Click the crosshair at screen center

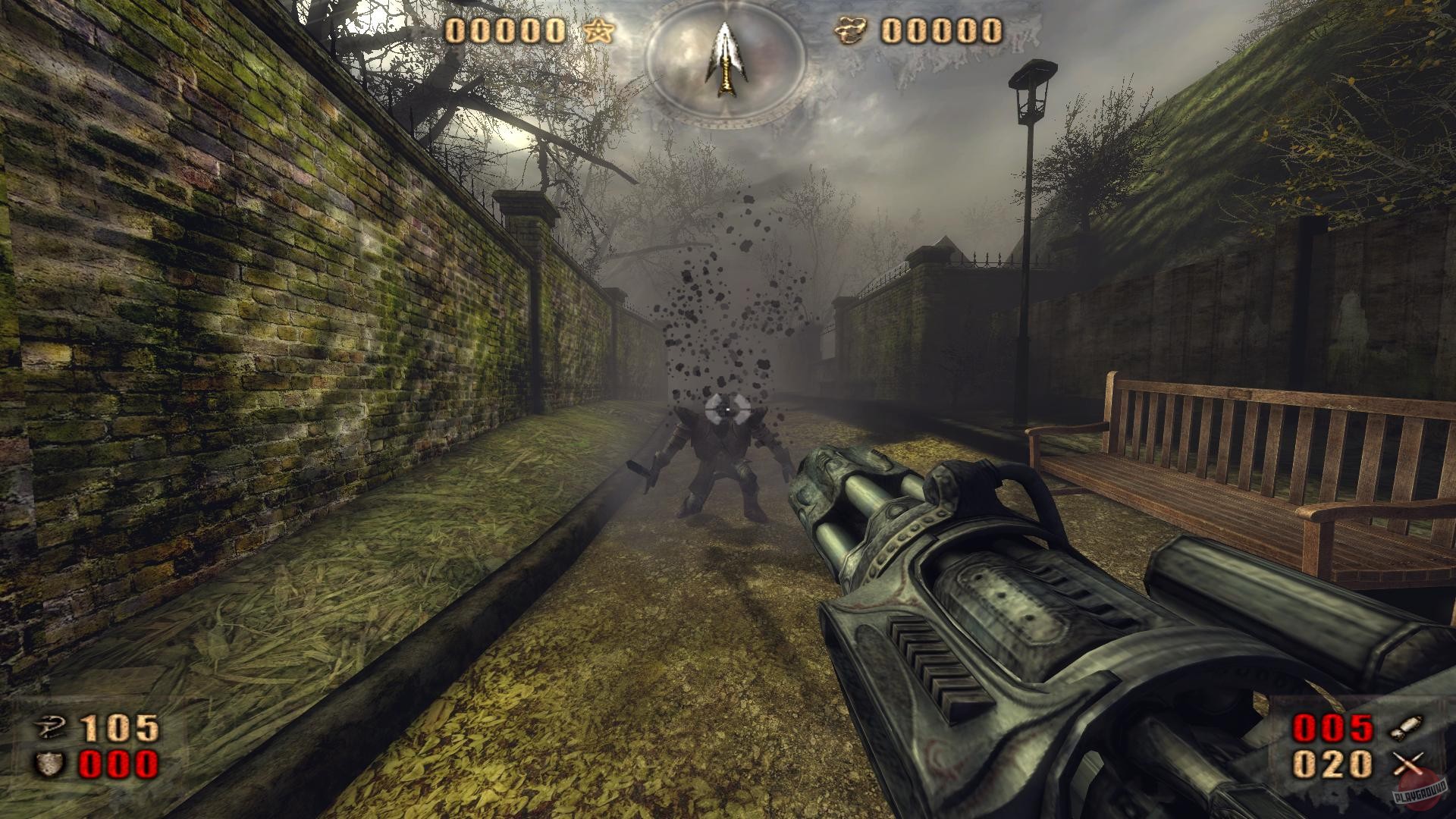726,410
